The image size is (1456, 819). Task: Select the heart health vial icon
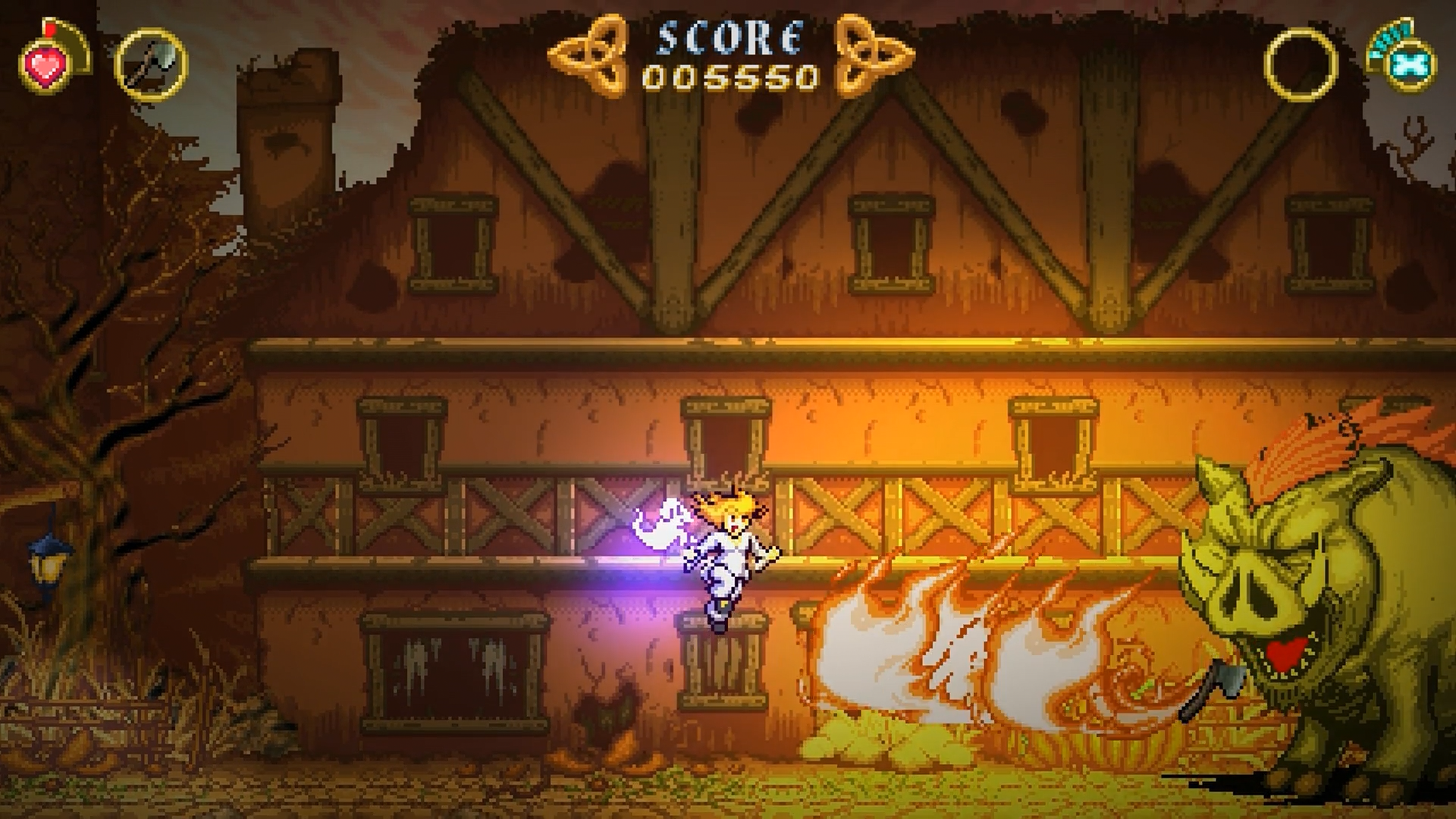pos(47,65)
